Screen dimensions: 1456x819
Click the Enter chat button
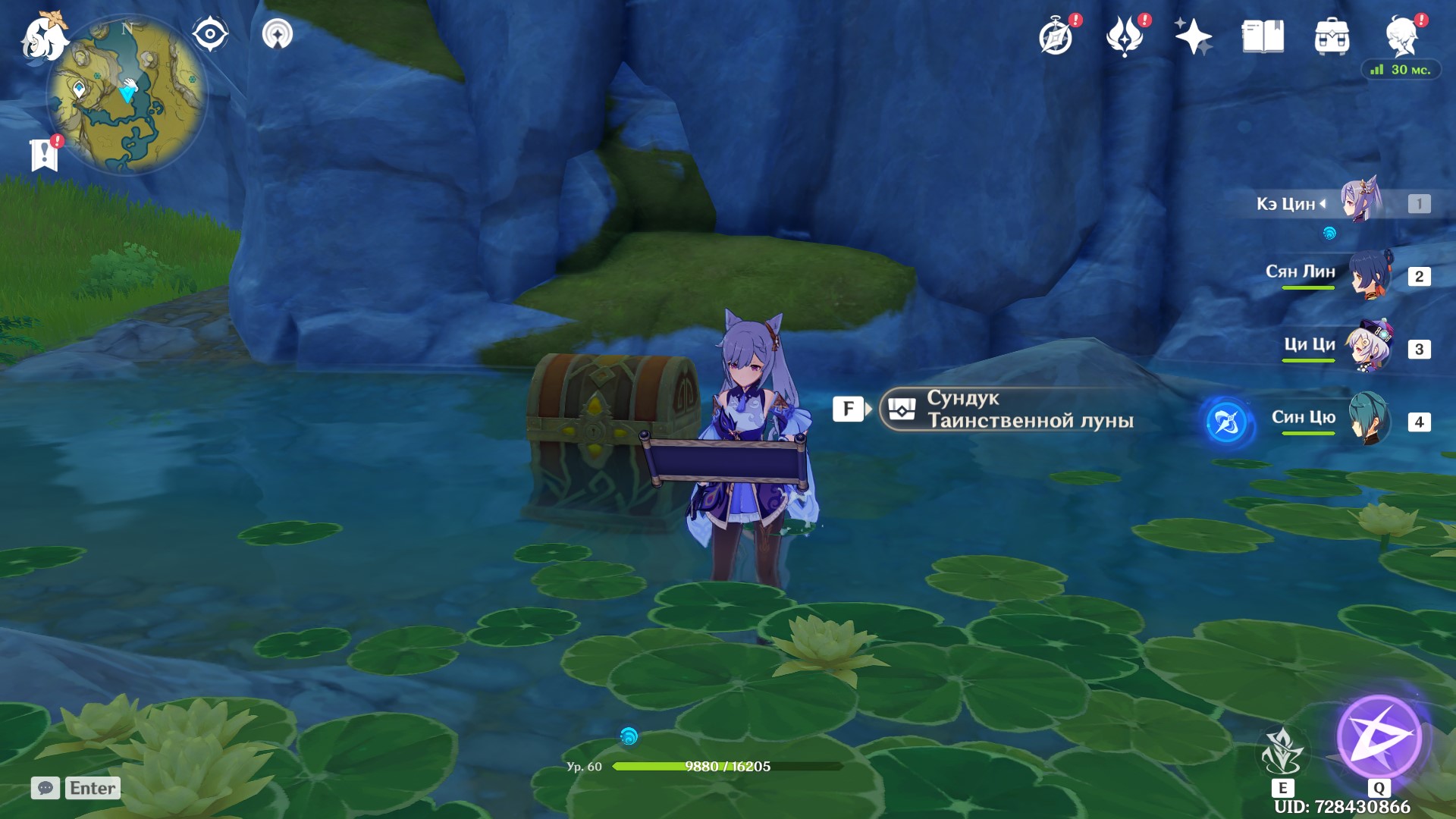coord(91,788)
